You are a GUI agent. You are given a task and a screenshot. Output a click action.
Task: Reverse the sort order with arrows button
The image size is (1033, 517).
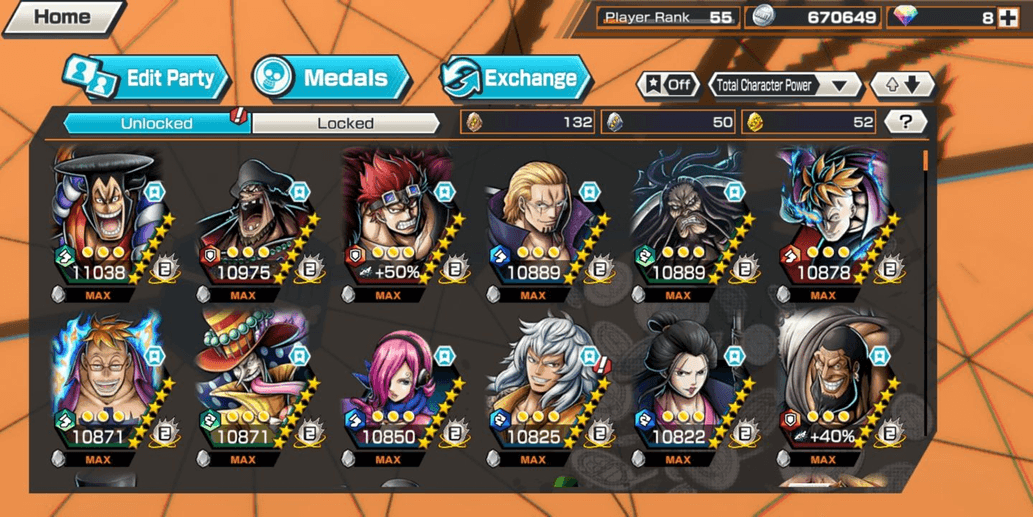click(901, 86)
